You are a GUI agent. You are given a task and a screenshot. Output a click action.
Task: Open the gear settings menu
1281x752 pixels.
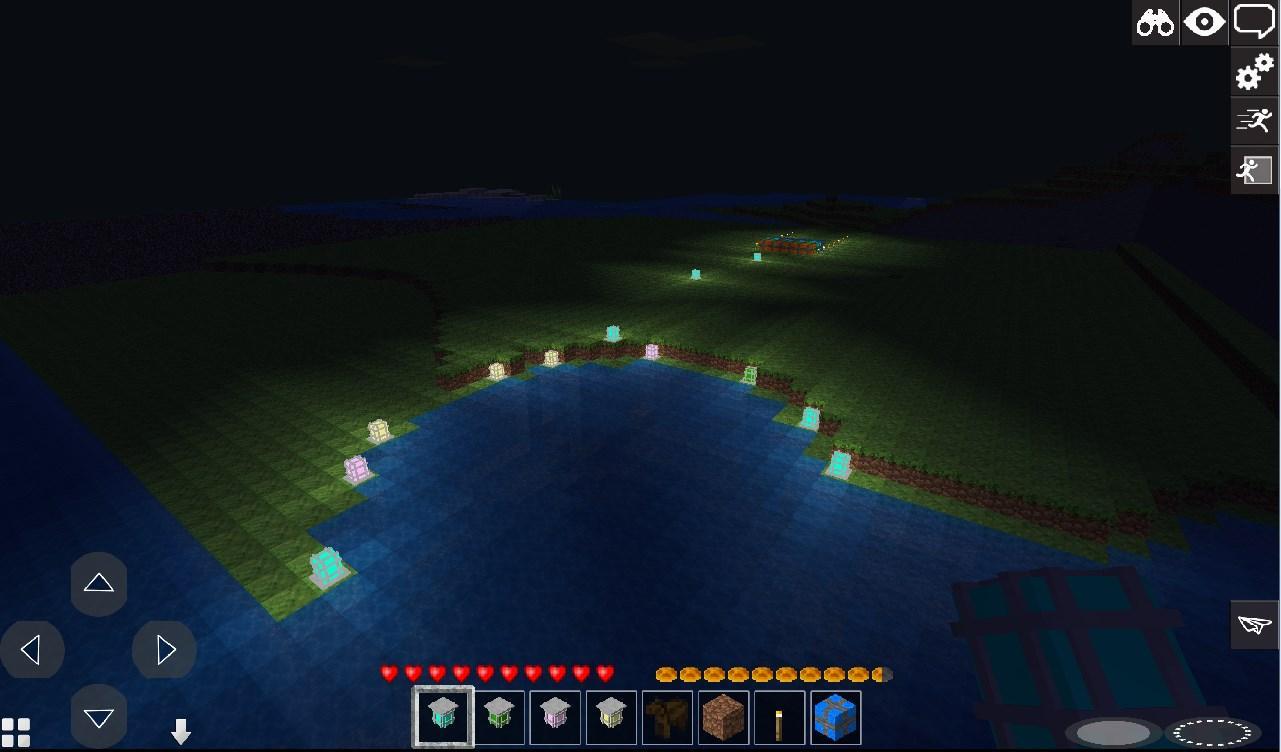1254,72
